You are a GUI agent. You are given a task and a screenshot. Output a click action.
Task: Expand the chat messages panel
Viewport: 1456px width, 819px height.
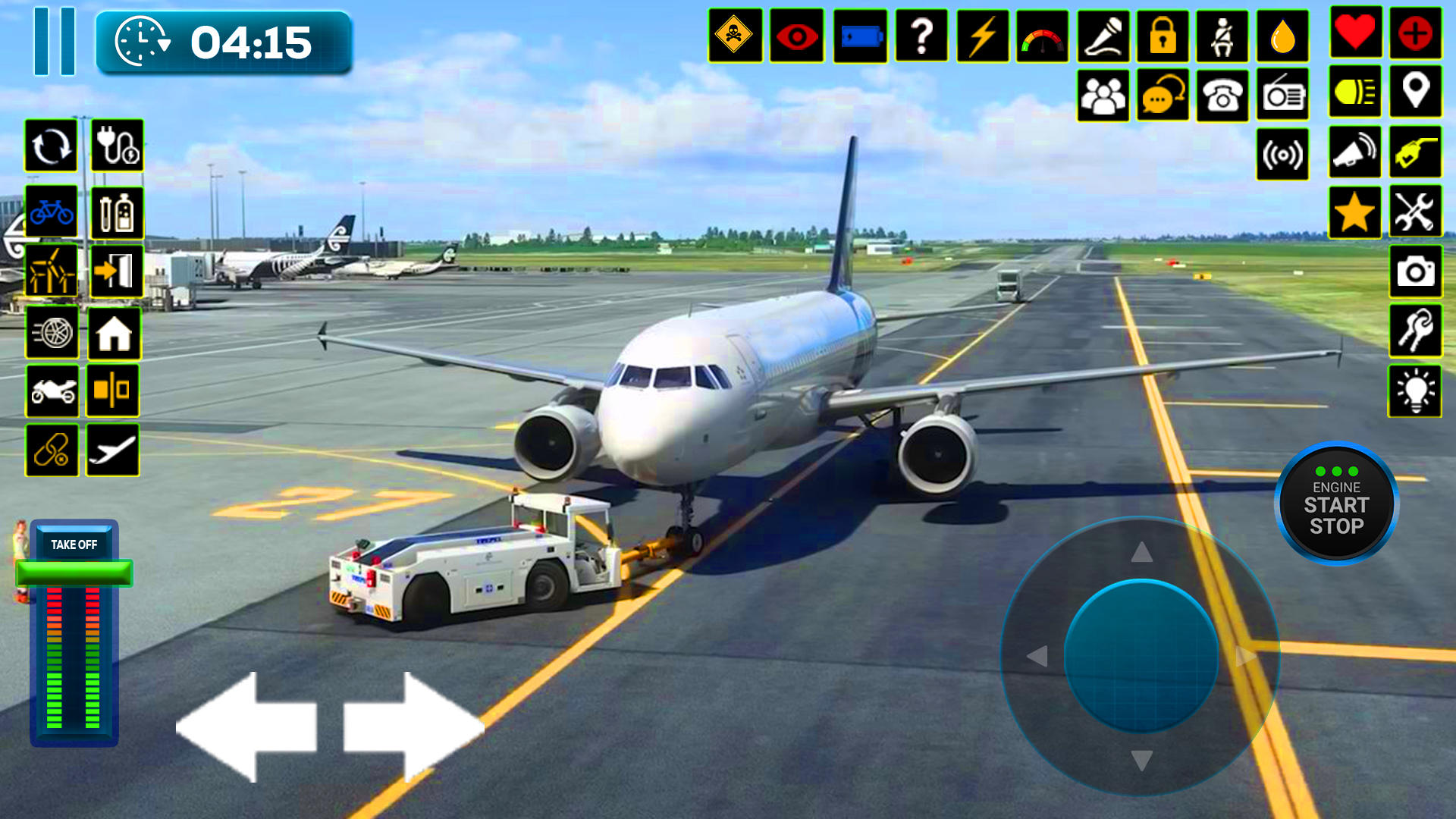pos(1163,93)
